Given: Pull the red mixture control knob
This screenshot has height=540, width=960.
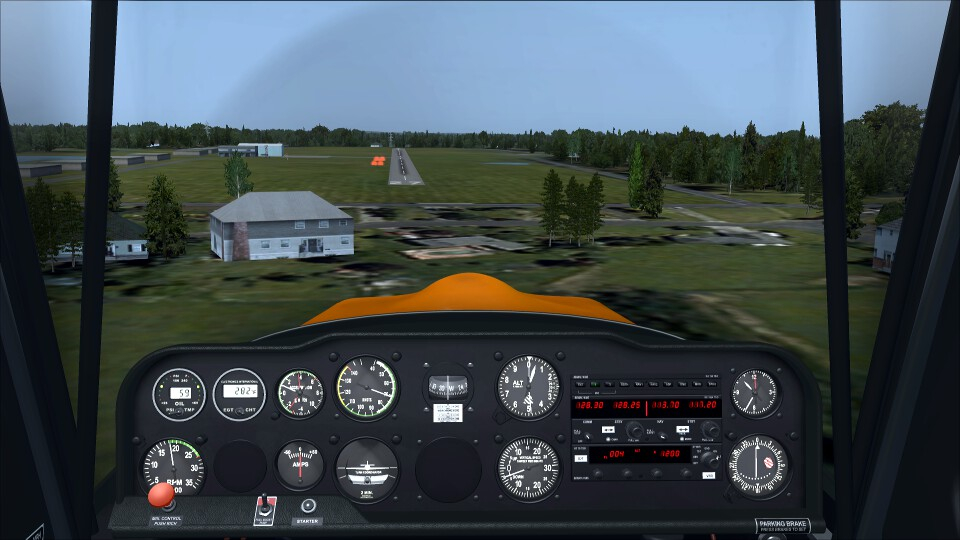Looking at the screenshot, I should tap(160, 495).
